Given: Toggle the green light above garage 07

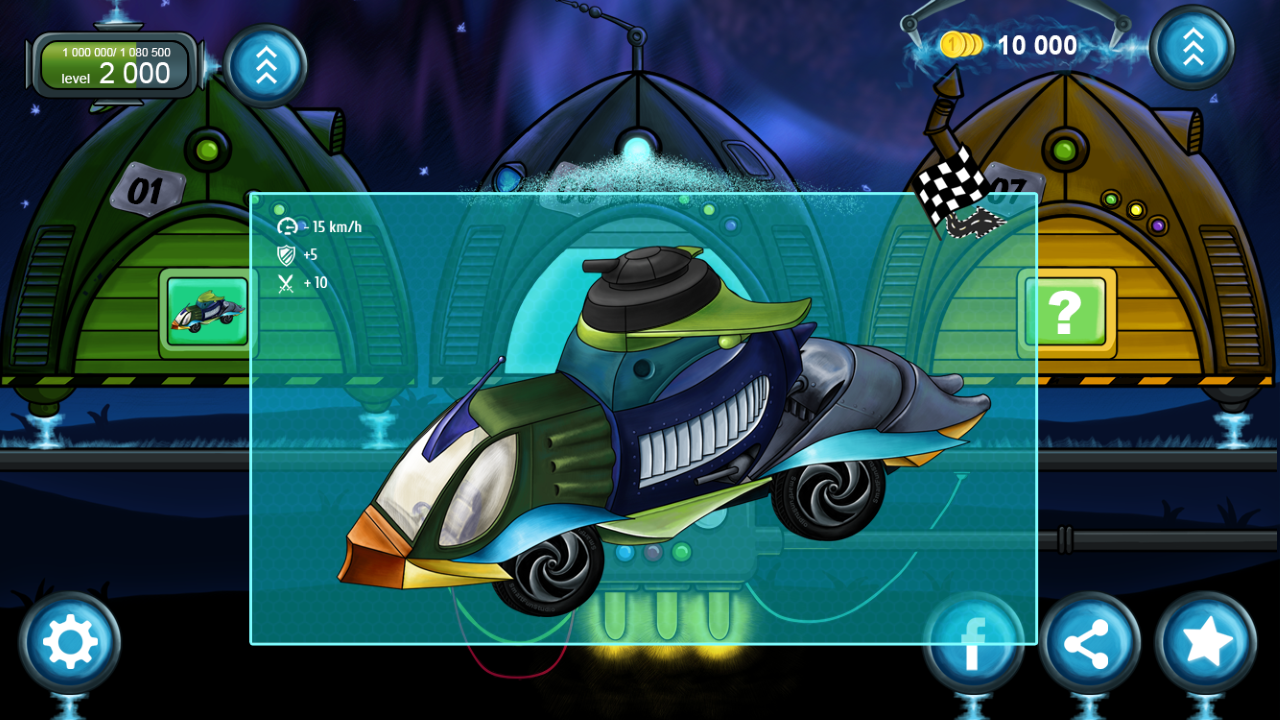Looking at the screenshot, I should 1062,148.
